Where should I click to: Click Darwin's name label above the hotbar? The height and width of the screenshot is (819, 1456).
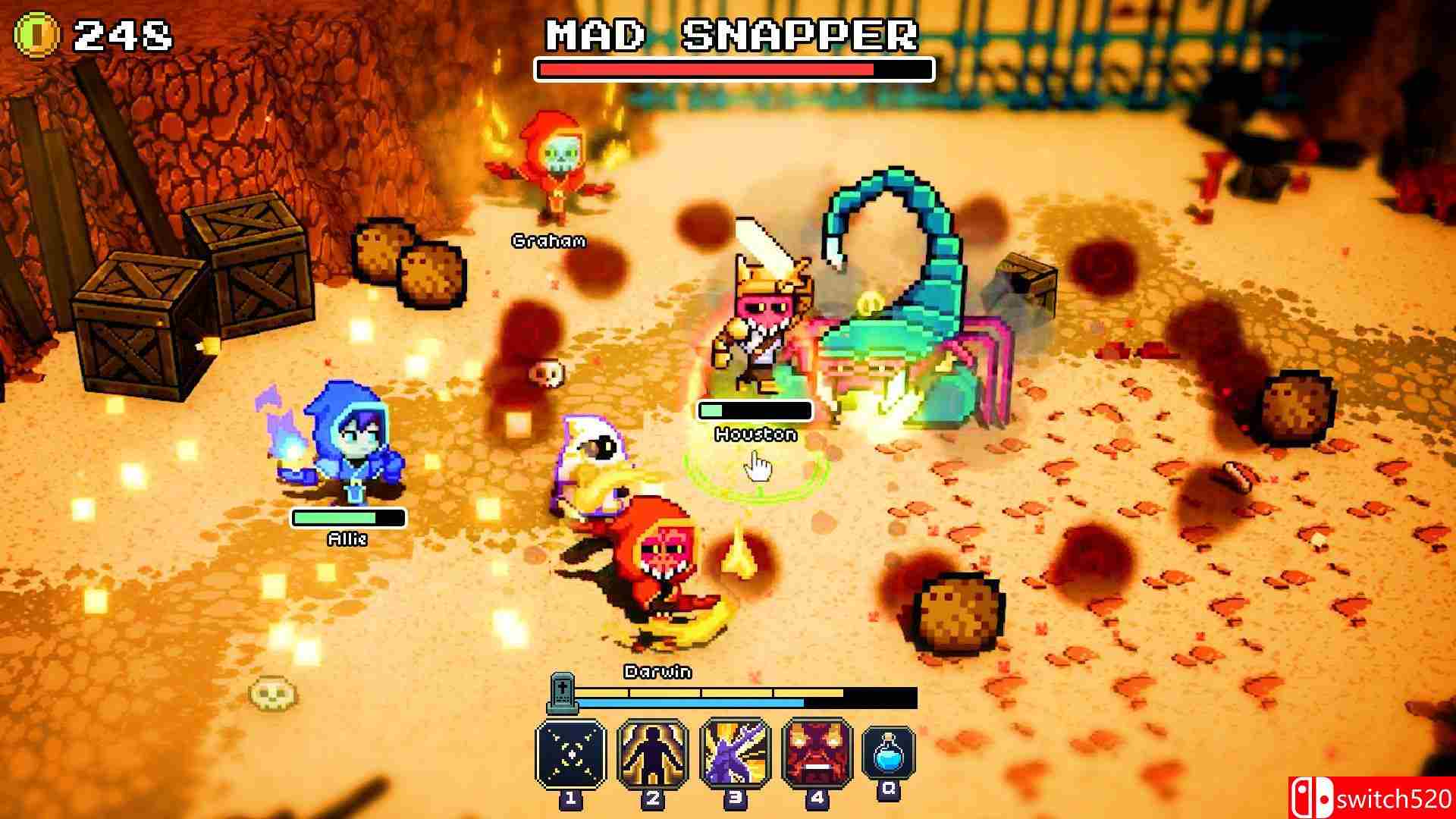(x=656, y=672)
